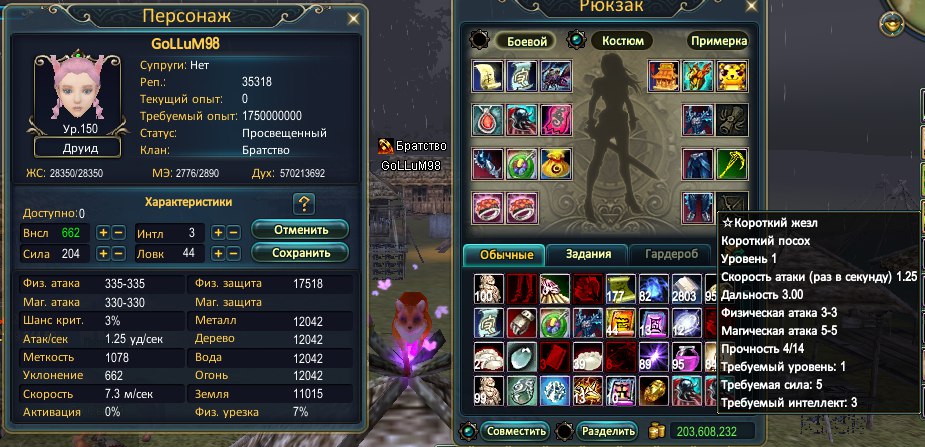
Task: Increase the Вынсл stat with plus
Action: [103, 232]
